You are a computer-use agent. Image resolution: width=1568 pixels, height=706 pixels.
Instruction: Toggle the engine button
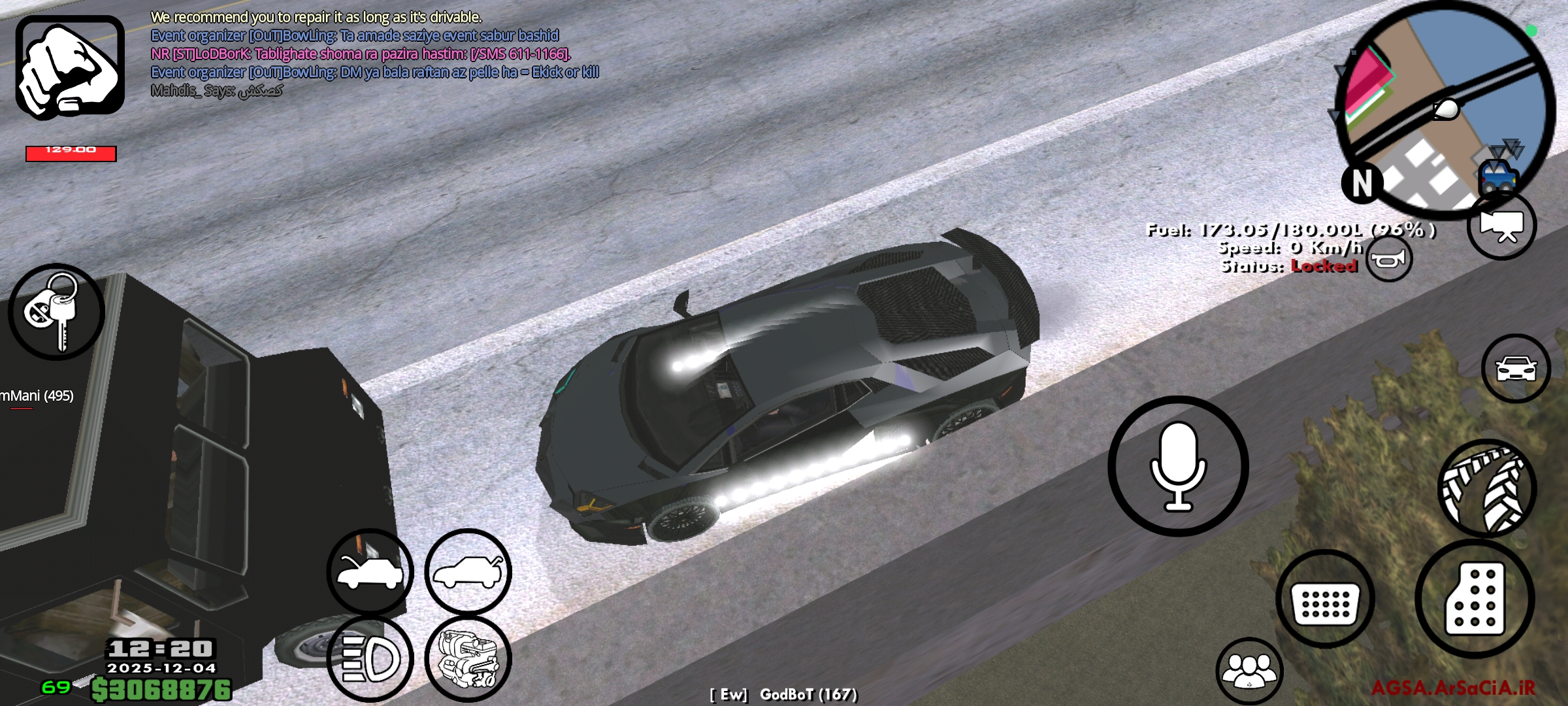[468, 658]
